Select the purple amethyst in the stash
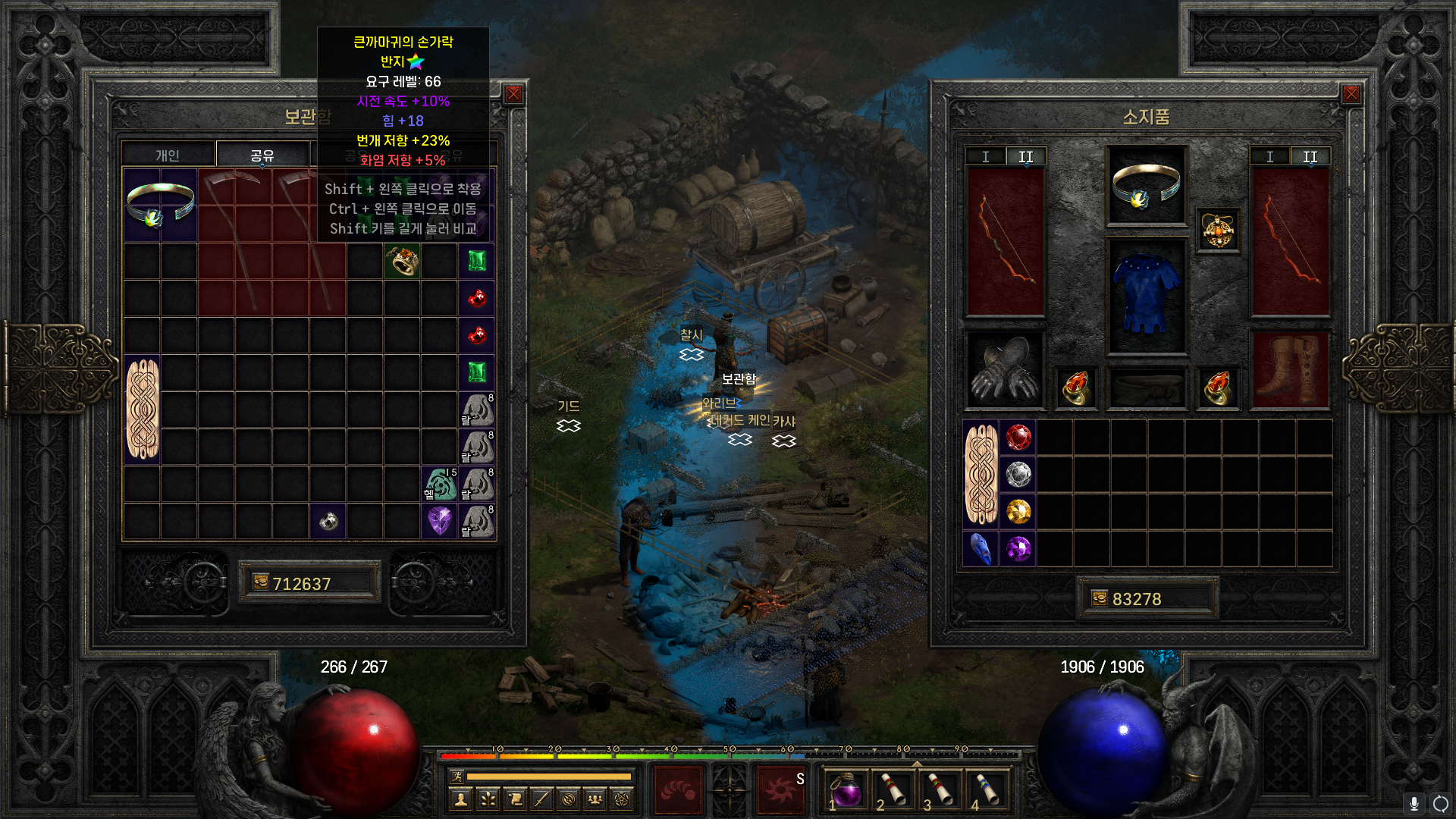 [440, 521]
